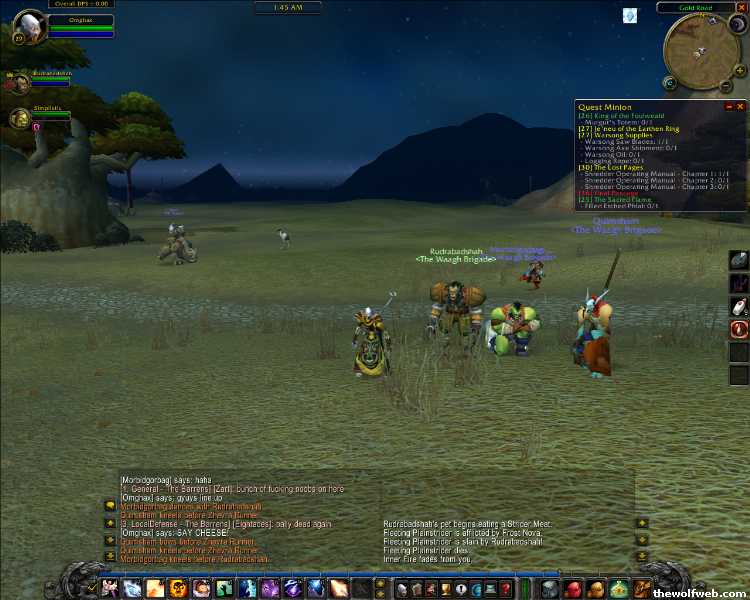Click the buff icon near the minimap
The width and height of the screenshot is (750, 600).
pyautogui.click(x=629, y=15)
